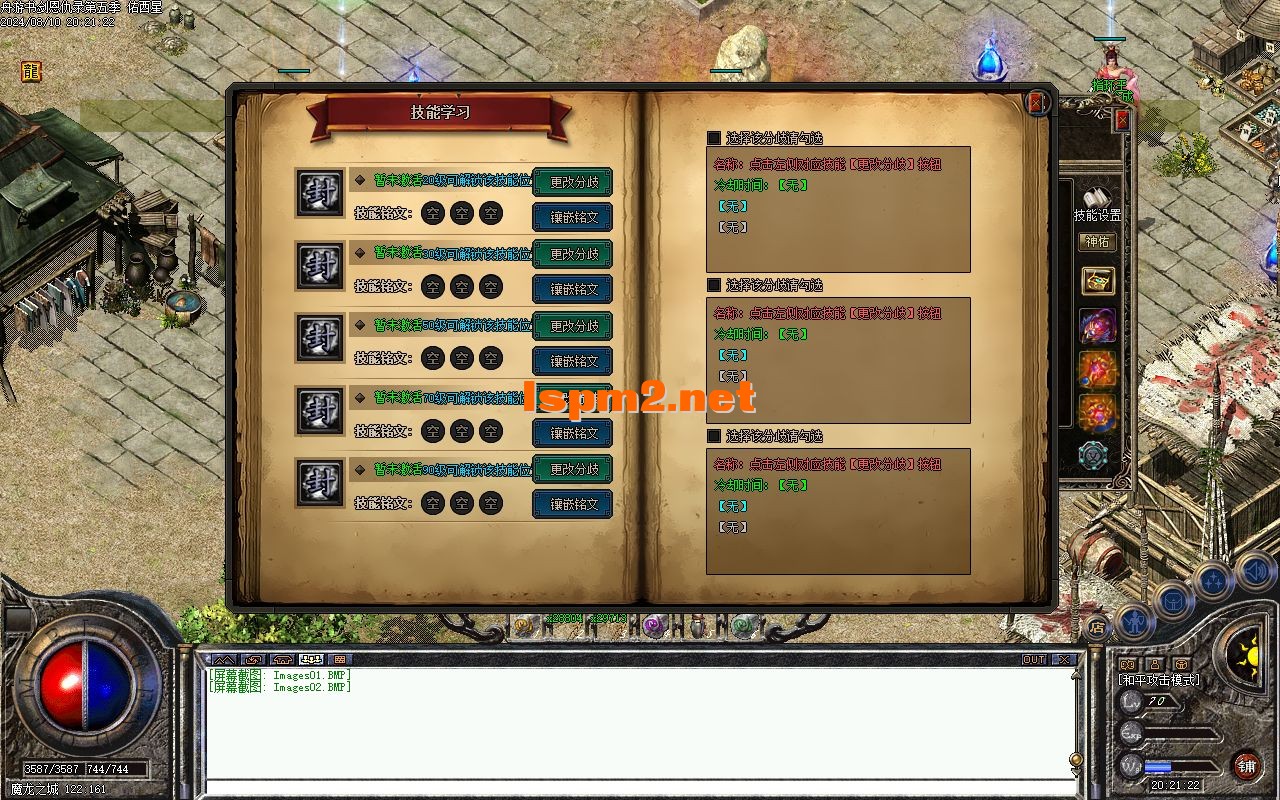The image size is (1280, 800).
Task: Inlay inscription on the level 50 skill slot
Action: 573,361
